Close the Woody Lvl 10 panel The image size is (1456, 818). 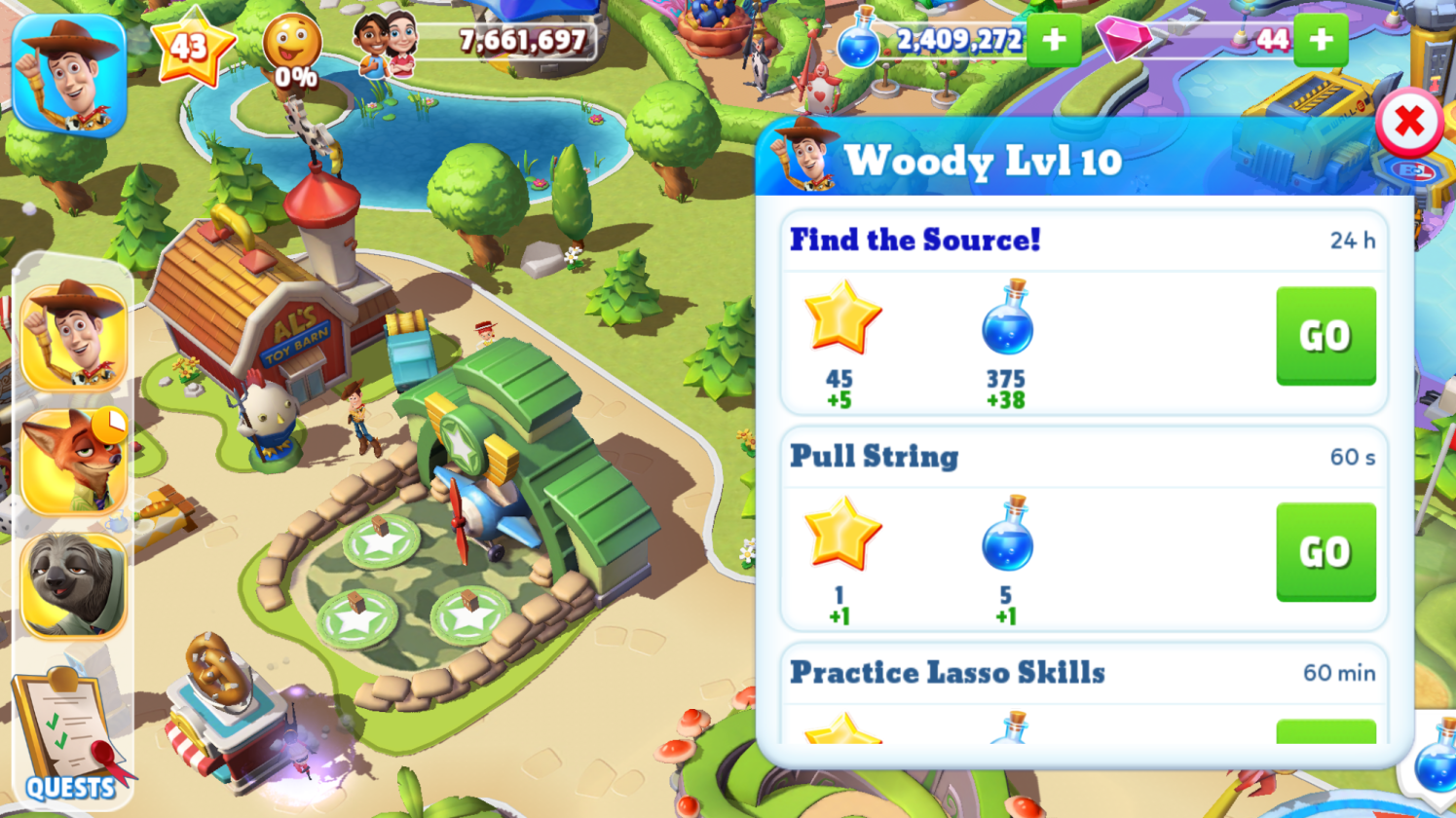(x=1408, y=123)
